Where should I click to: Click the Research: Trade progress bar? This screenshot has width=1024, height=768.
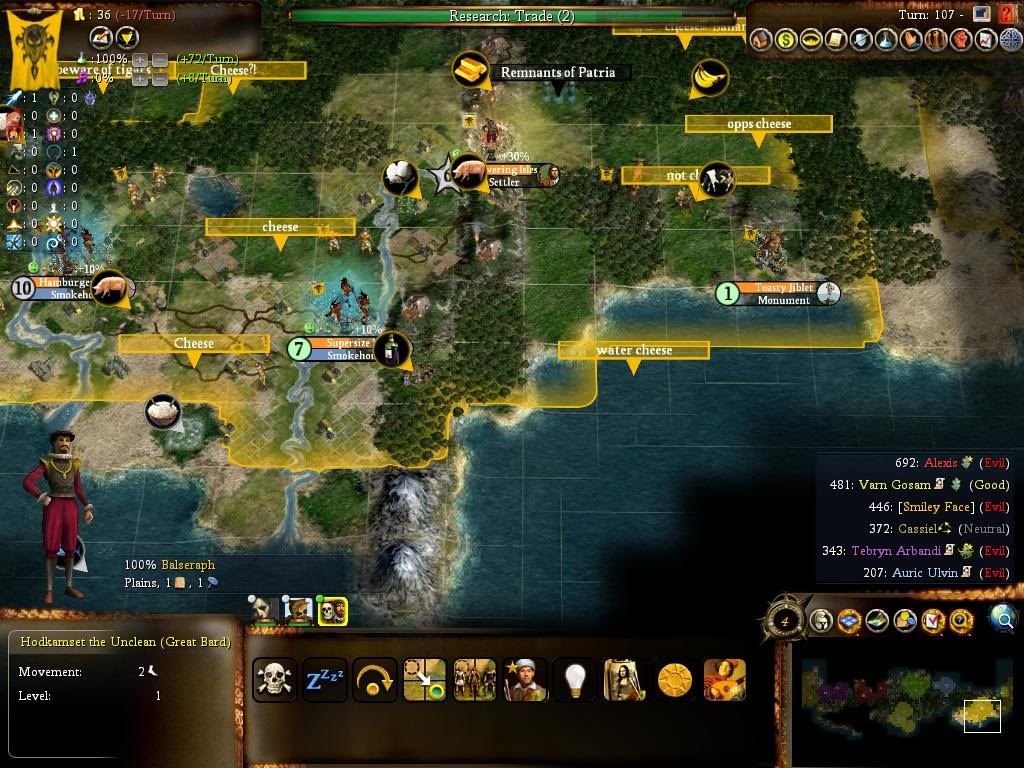[511, 16]
